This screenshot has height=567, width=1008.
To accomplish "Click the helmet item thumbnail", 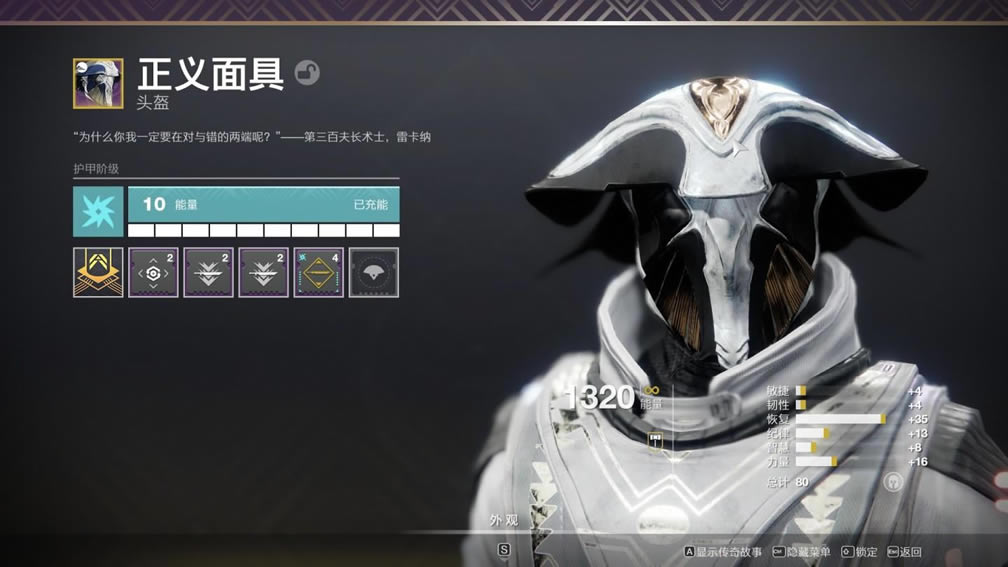I will 98,83.
